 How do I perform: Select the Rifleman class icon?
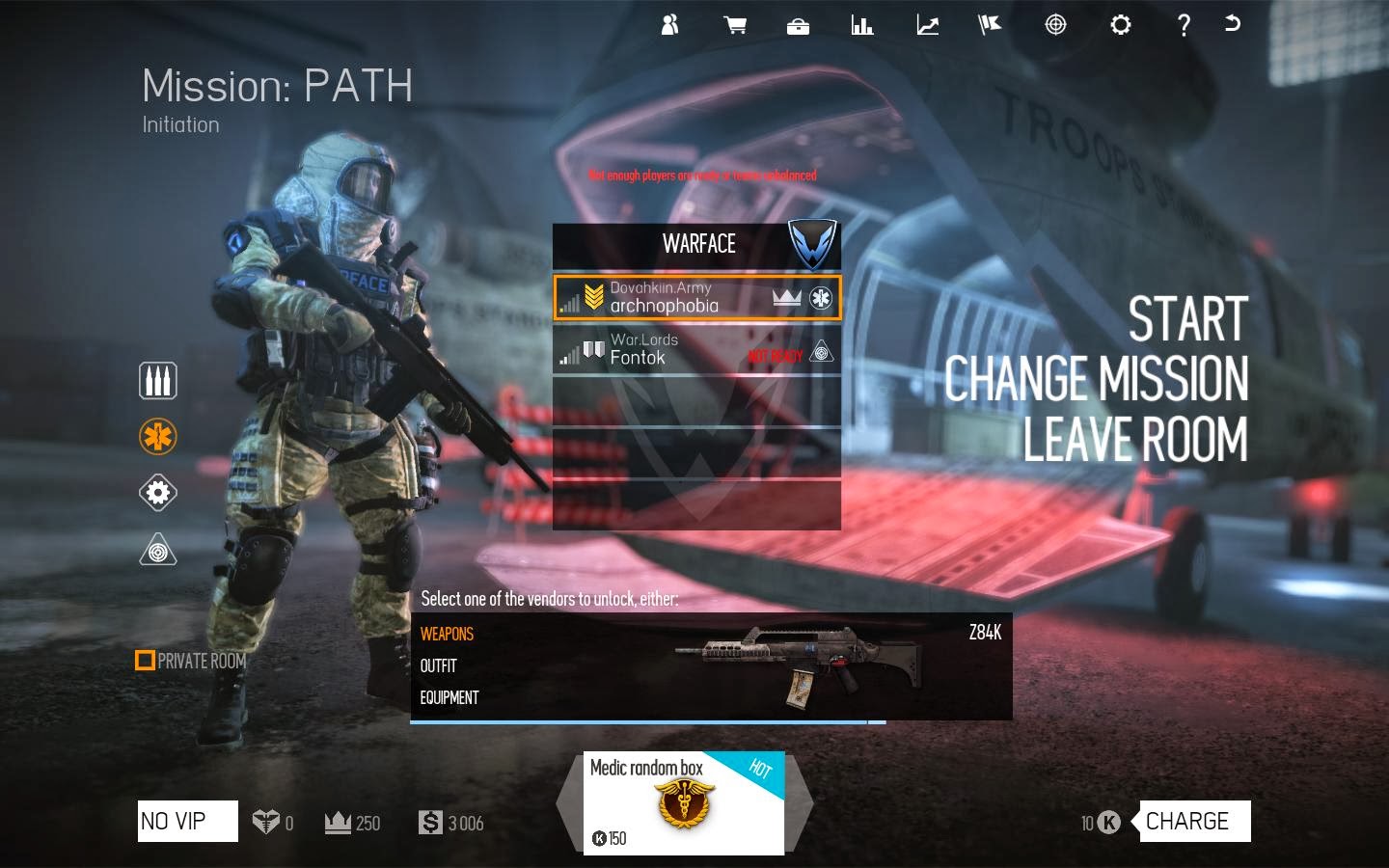pyautogui.click(x=157, y=380)
